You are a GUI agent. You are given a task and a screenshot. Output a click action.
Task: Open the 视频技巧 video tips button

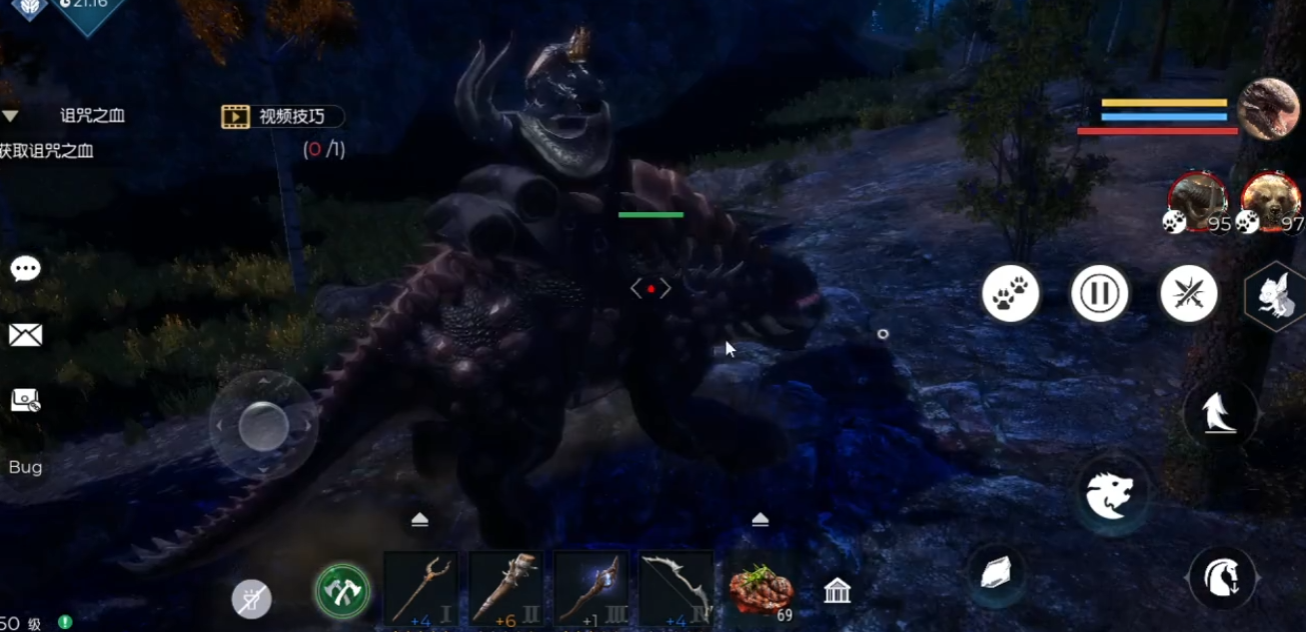tap(282, 117)
